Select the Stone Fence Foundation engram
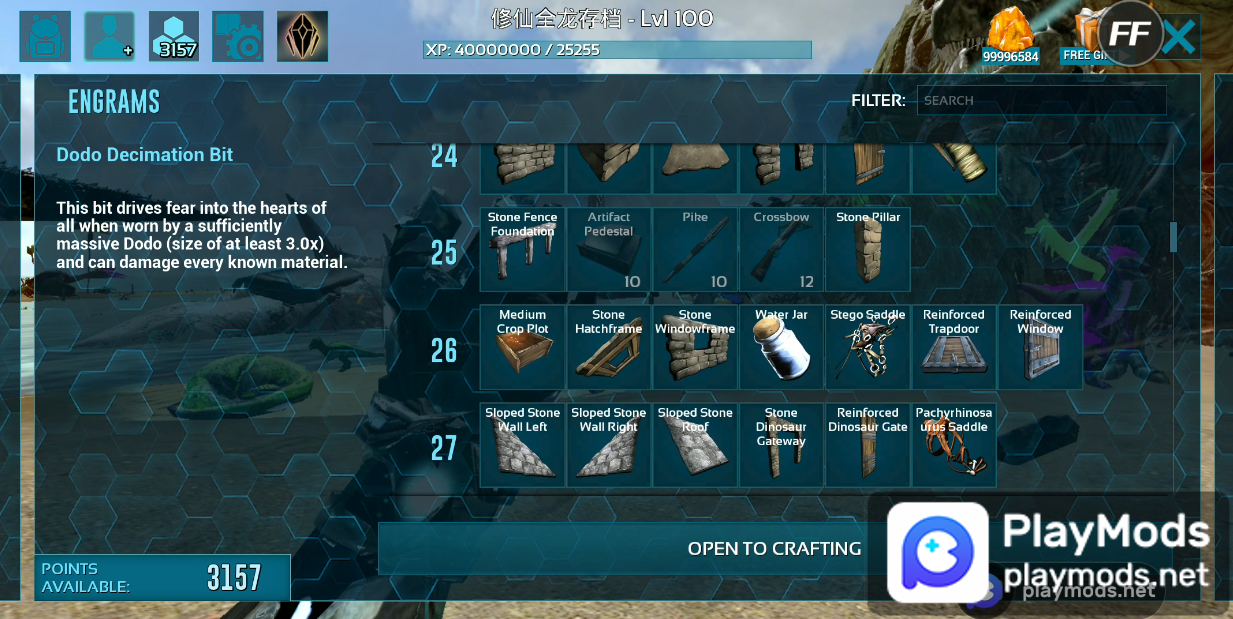This screenshot has width=1233, height=619. (523, 249)
